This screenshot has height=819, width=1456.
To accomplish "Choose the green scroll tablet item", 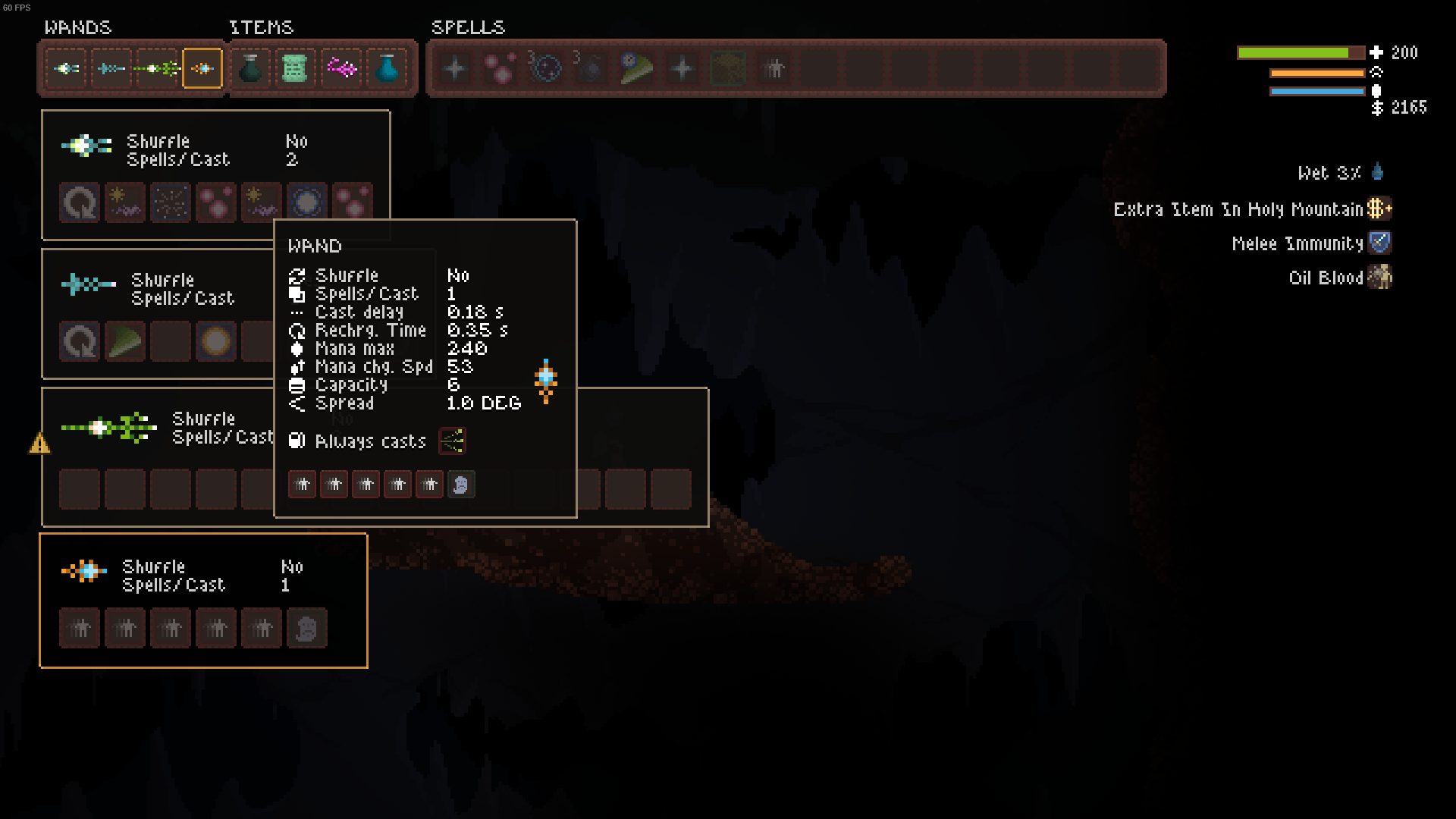I will pos(295,69).
